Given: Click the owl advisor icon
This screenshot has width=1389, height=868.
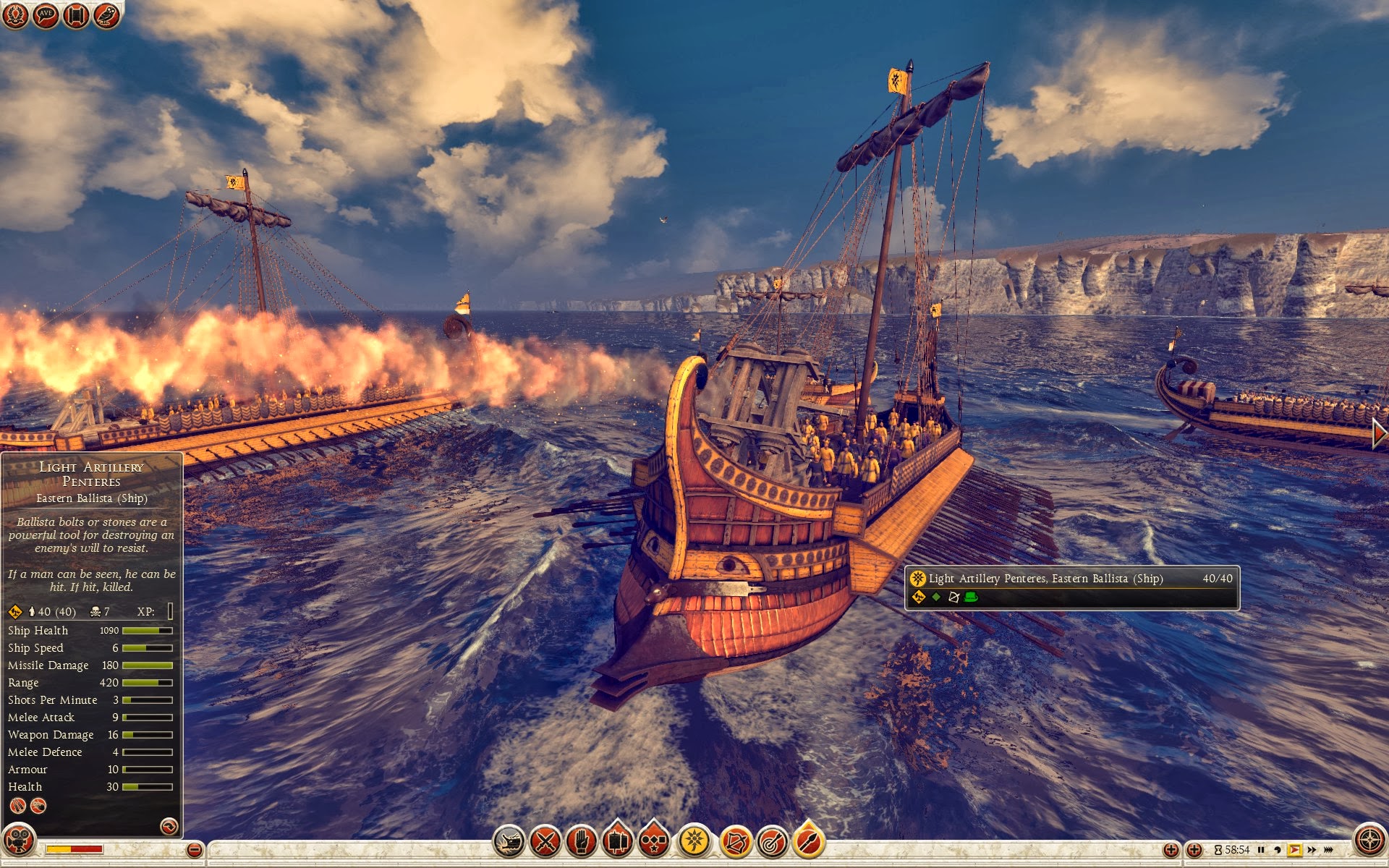Looking at the screenshot, I should coord(106,15).
